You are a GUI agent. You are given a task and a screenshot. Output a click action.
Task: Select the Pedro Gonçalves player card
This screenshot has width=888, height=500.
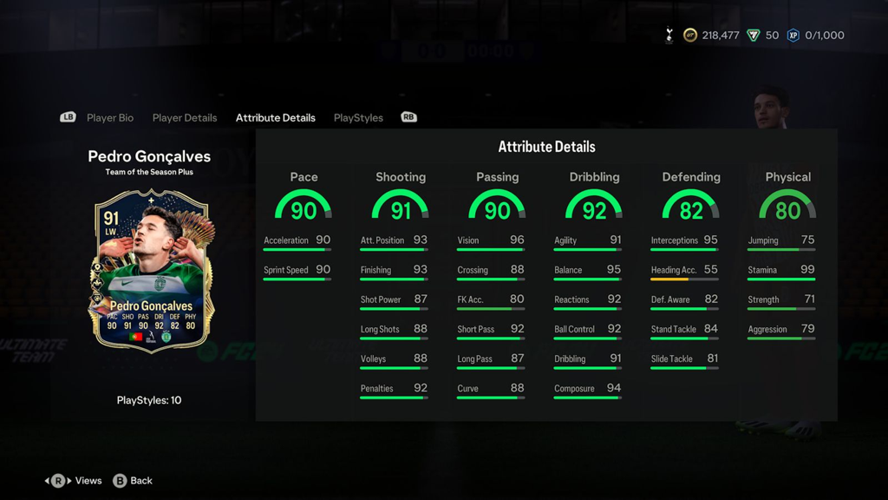coord(150,271)
